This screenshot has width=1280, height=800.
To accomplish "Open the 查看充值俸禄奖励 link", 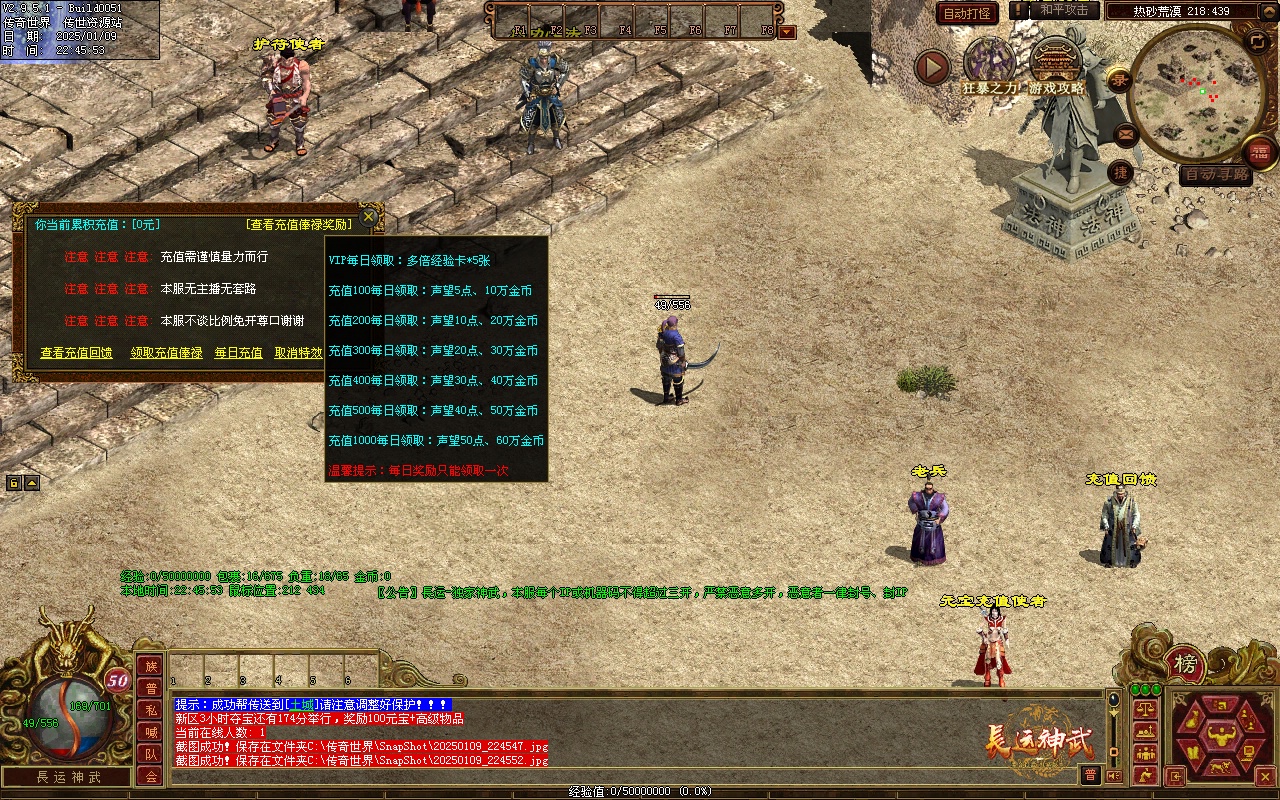I will click(x=299, y=225).
